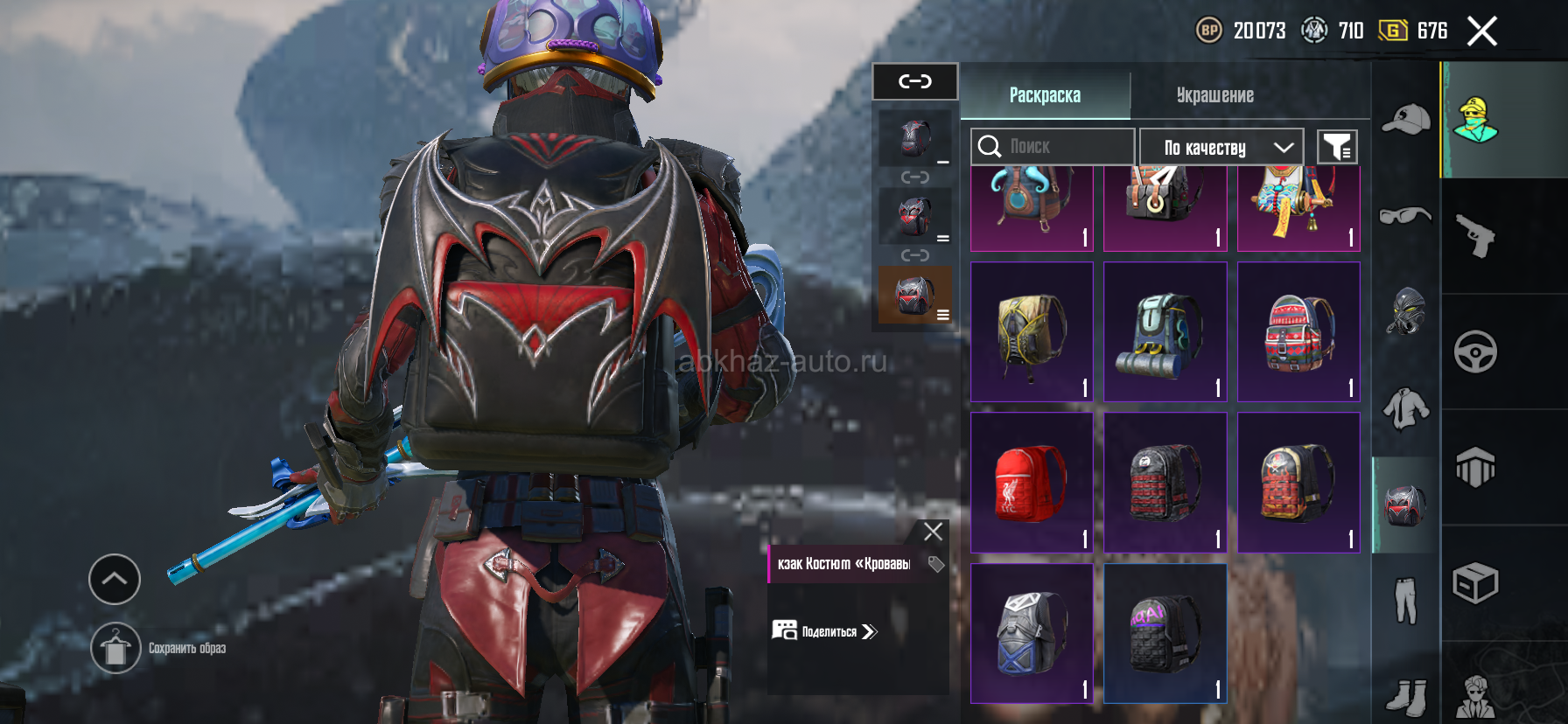
Task: Open the sunglasses category
Action: [1406, 215]
